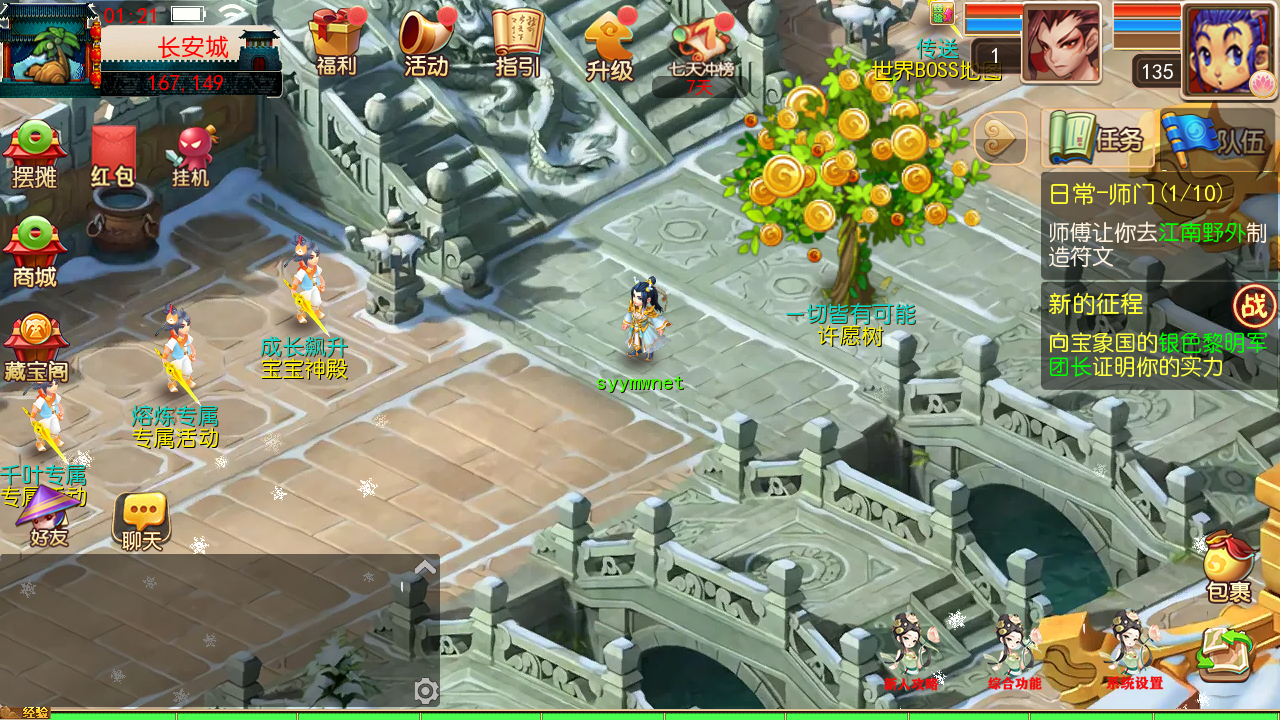This screenshot has height=720, width=1280.
Task: Open the 福利 welfare gift box
Action: (335, 42)
